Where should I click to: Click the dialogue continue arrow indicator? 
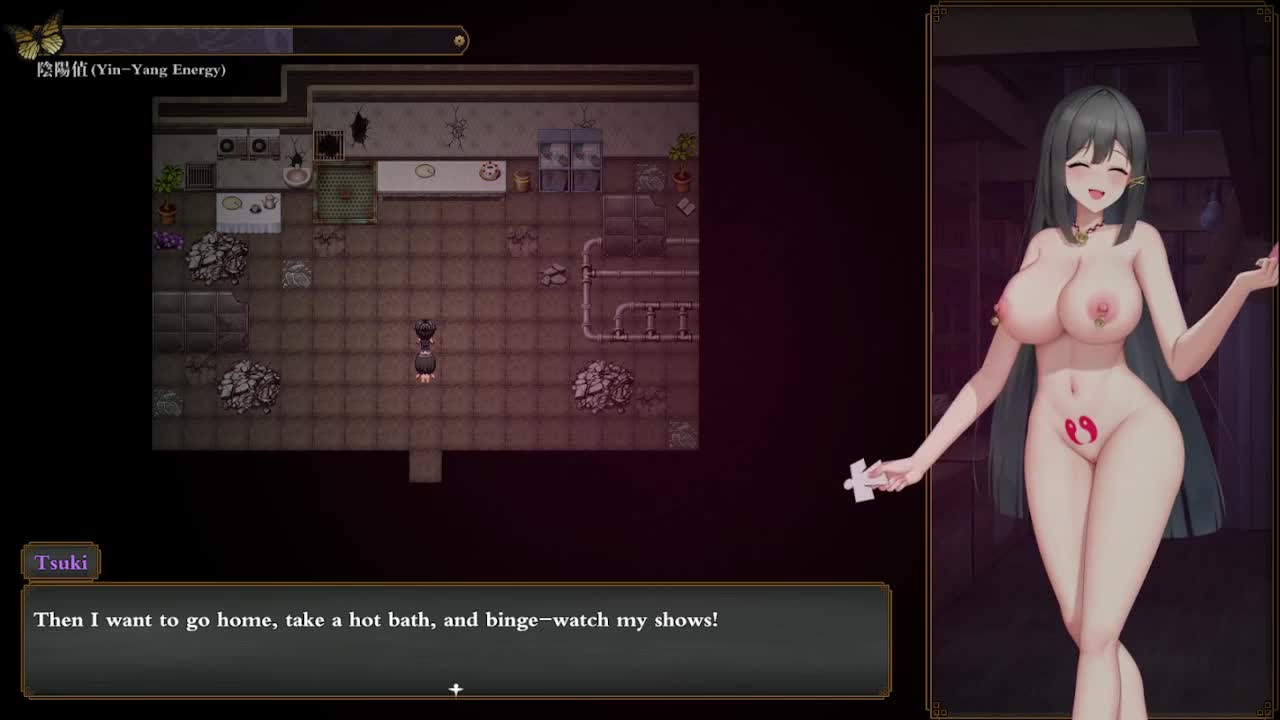click(456, 689)
